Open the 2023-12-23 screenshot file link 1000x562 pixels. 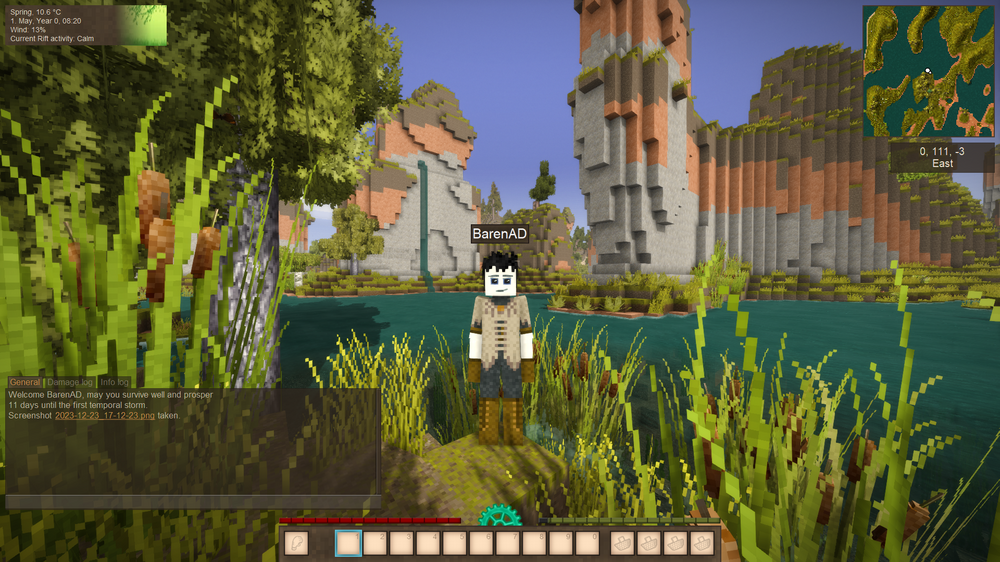(x=105, y=415)
